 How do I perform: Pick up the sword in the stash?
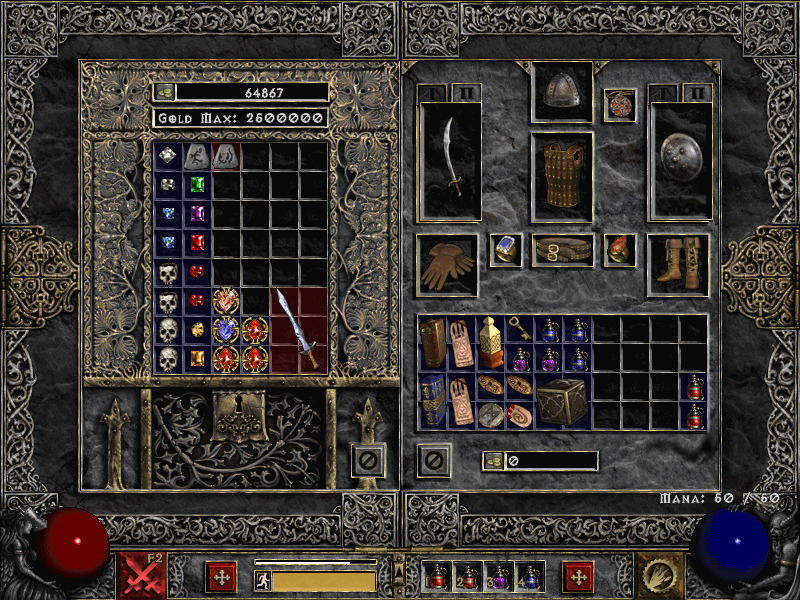point(299,330)
